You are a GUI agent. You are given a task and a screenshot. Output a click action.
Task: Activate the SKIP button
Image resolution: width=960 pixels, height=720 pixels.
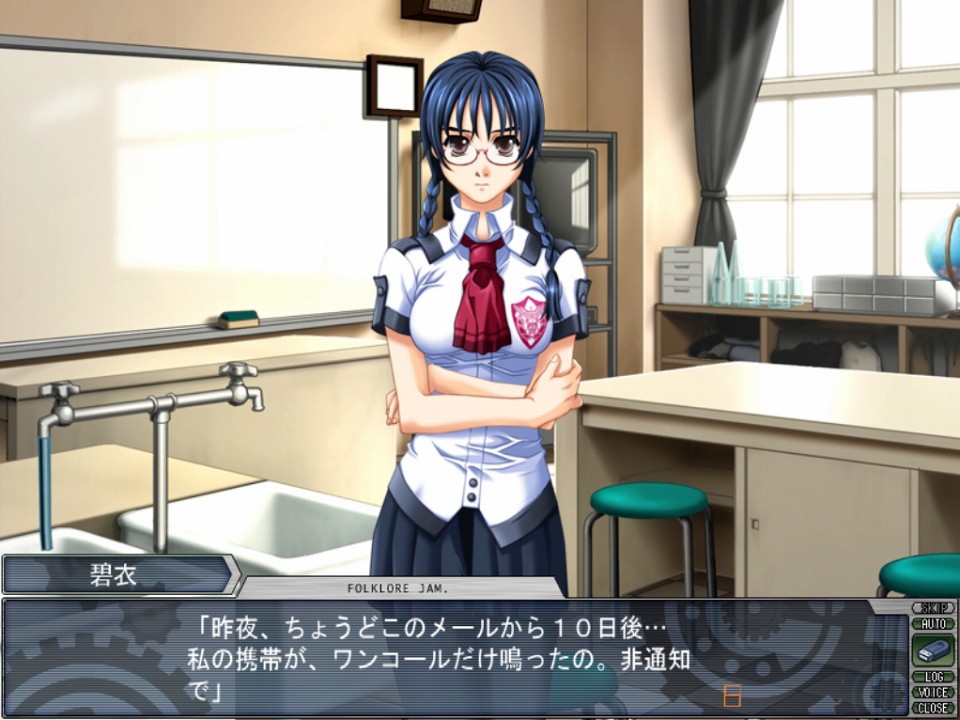[x=933, y=608]
